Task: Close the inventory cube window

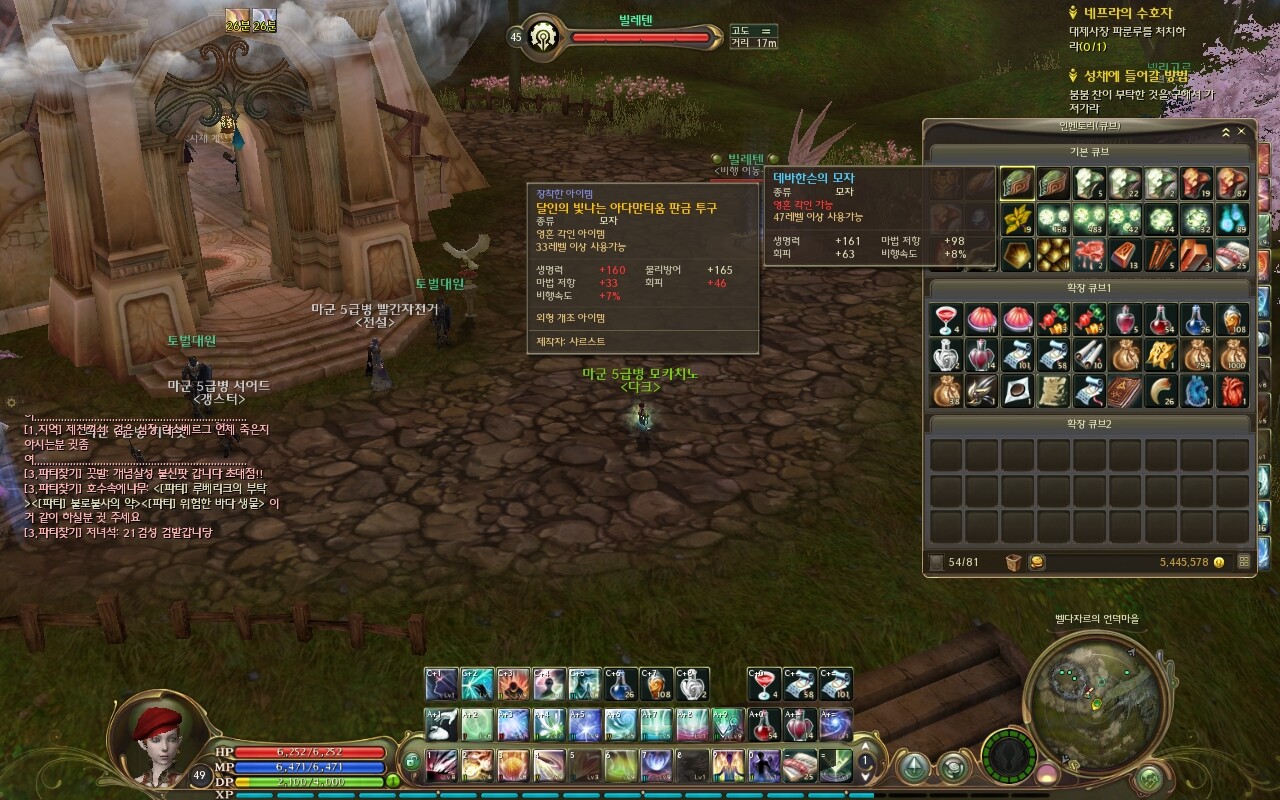Action: coord(1242,131)
